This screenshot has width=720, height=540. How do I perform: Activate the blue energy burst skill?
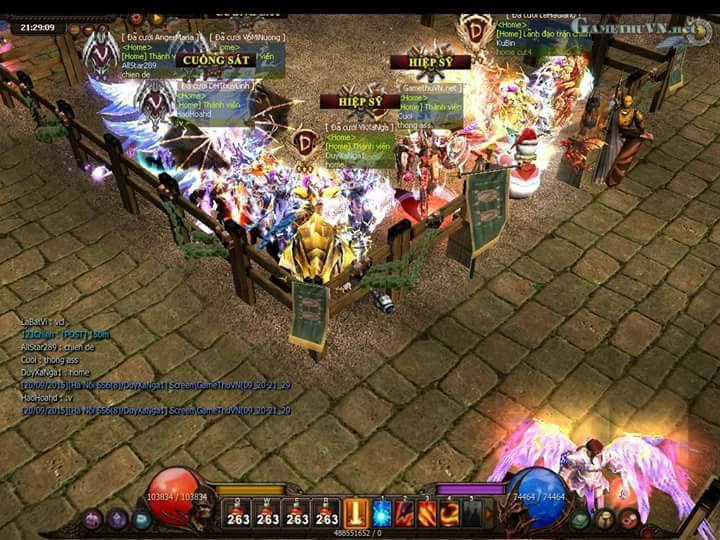point(382,514)
